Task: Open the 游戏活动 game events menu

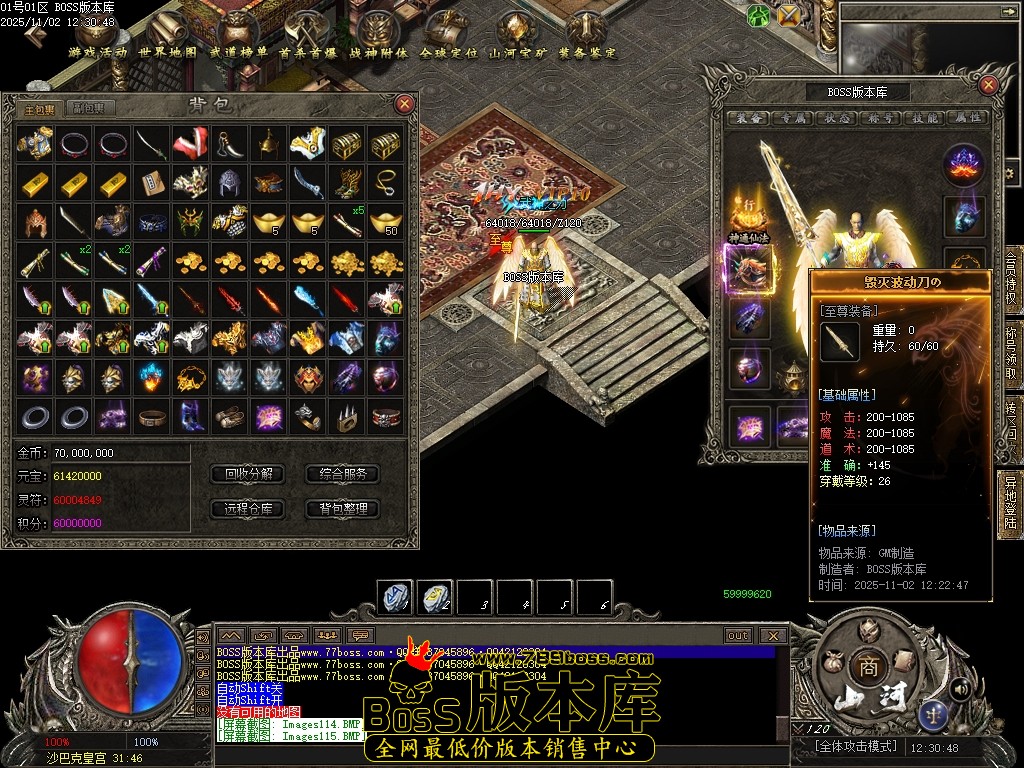Action: pyautogui.click(x=98, y=52)
